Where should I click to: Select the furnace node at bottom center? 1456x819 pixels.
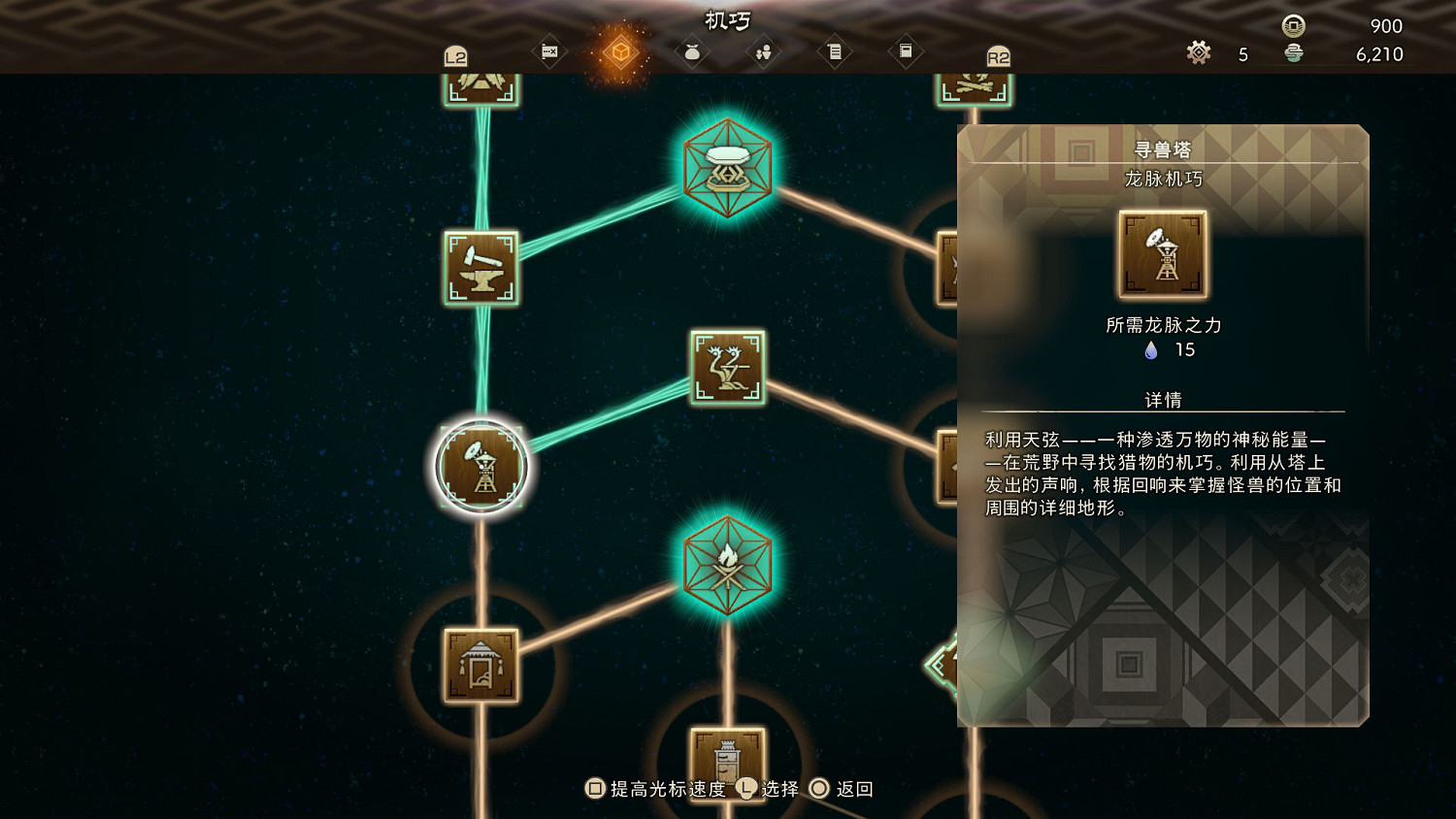pos(726,766)
